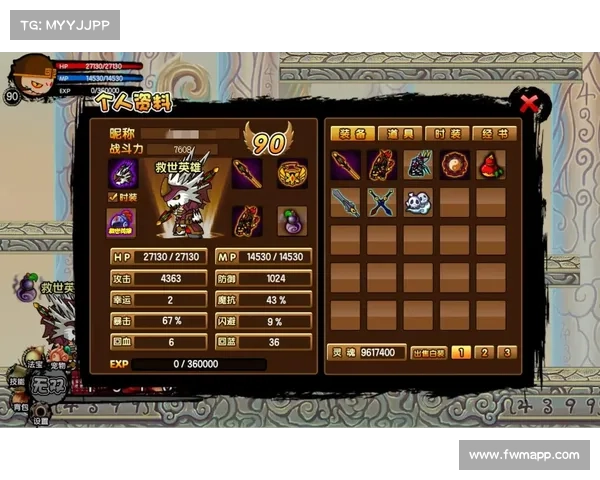This screenshot has height=480, width=600.
Task: Switch to the 装备 equipment tab
Action: point(351,134)
